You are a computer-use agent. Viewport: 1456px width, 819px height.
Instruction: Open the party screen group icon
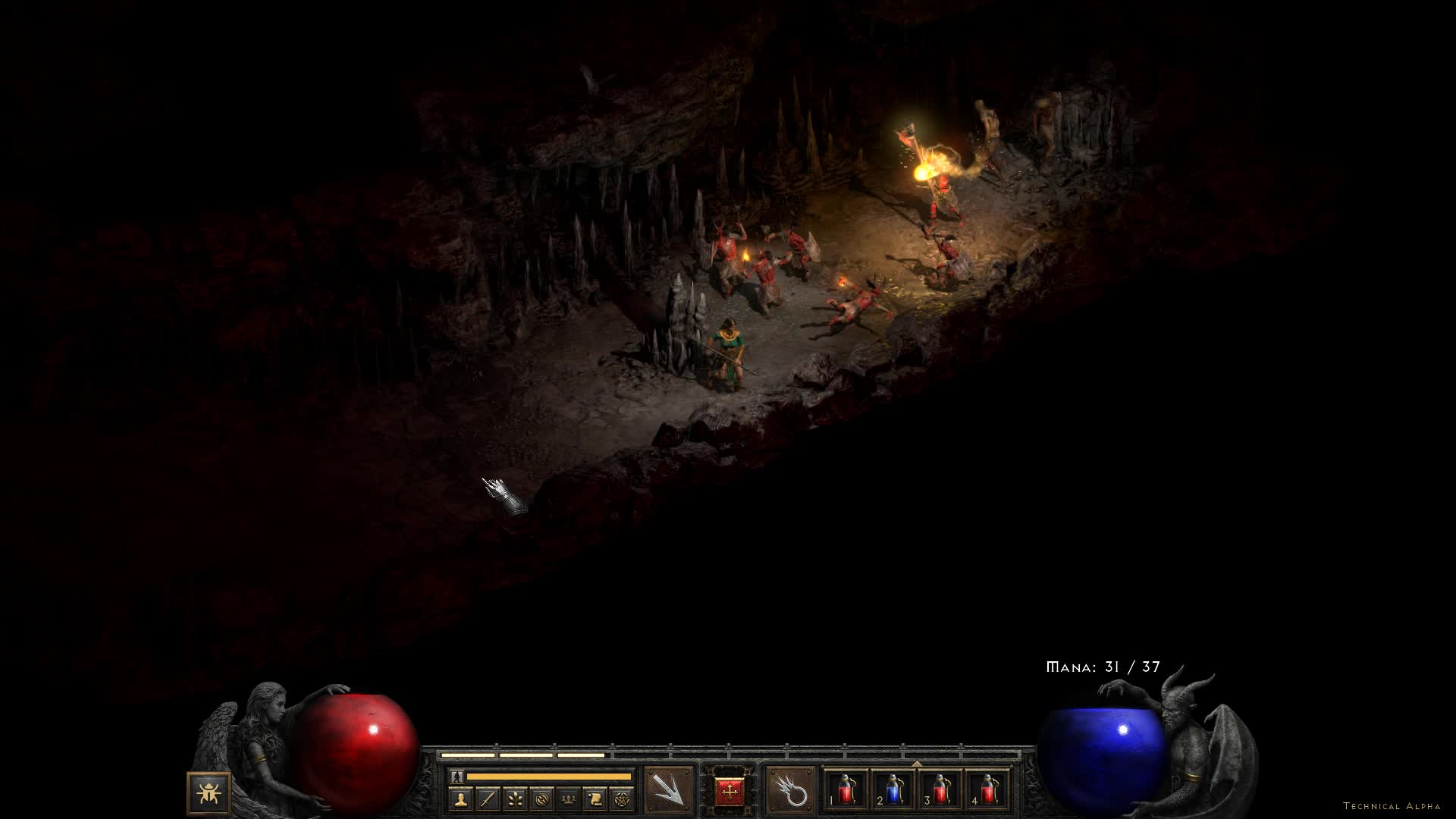(x=568, y=799)
